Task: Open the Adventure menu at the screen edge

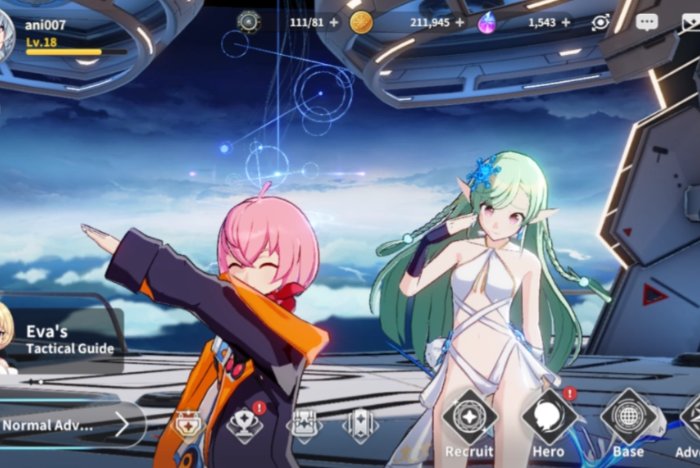Action: pyautogui.click(x=691, y=420)
